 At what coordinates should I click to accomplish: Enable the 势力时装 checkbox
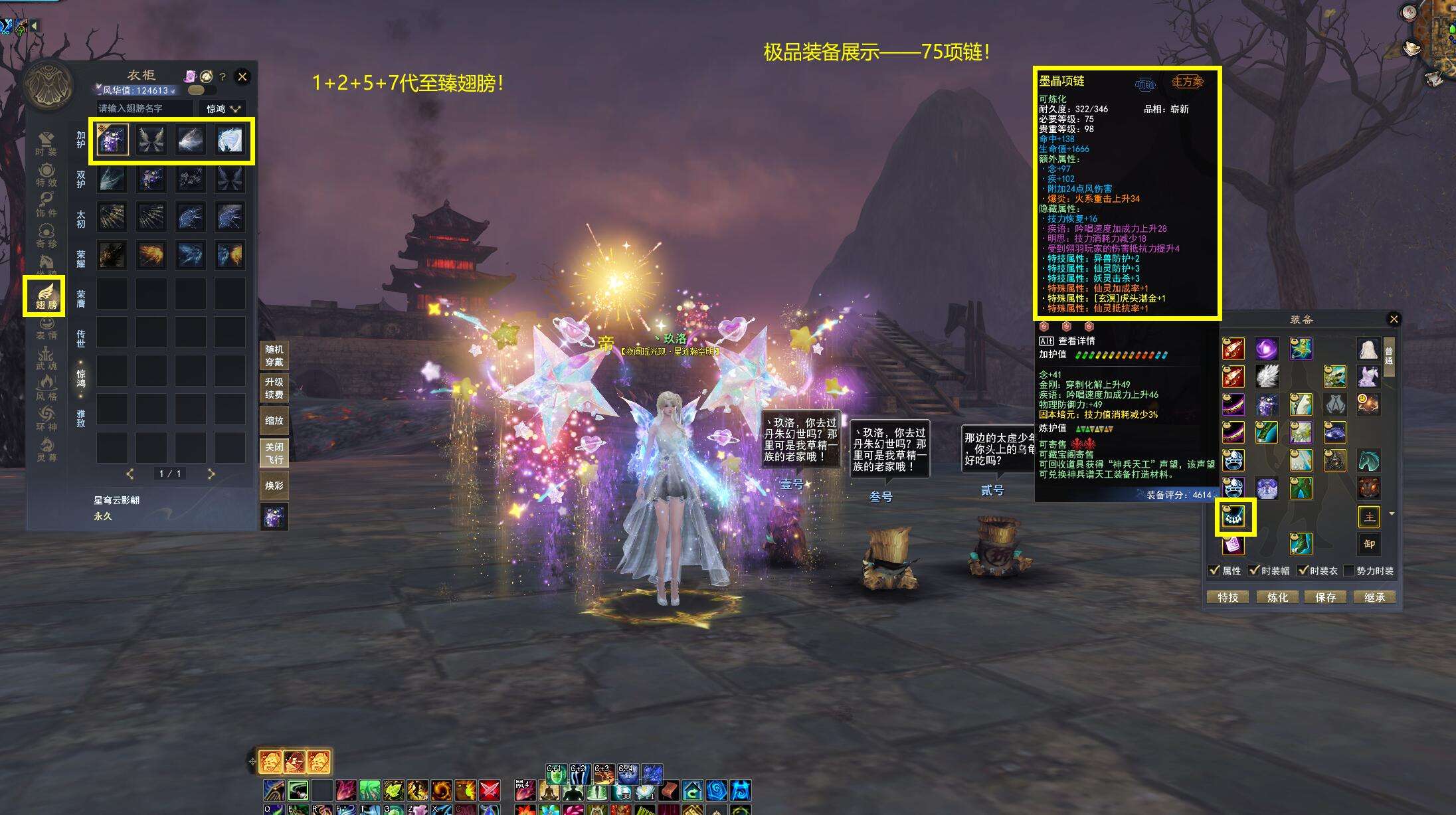coord(1348,571)
